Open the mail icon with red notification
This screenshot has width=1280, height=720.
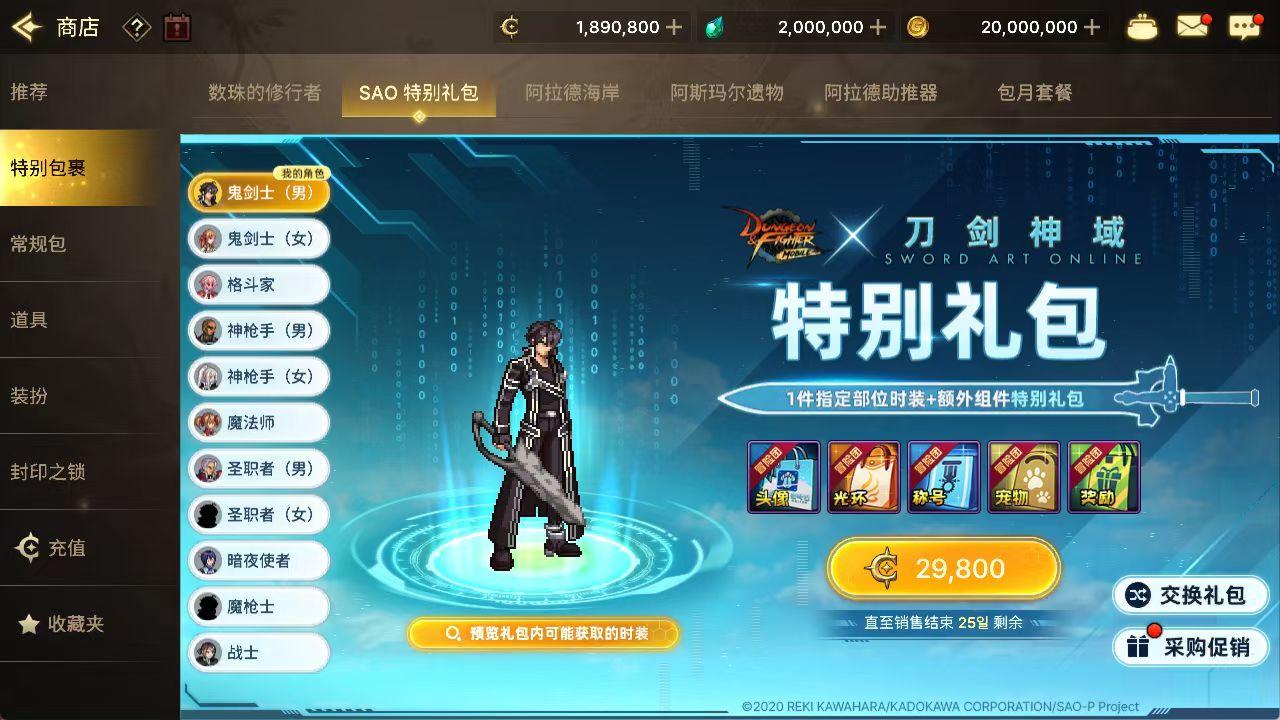[x=1192, y=25]
